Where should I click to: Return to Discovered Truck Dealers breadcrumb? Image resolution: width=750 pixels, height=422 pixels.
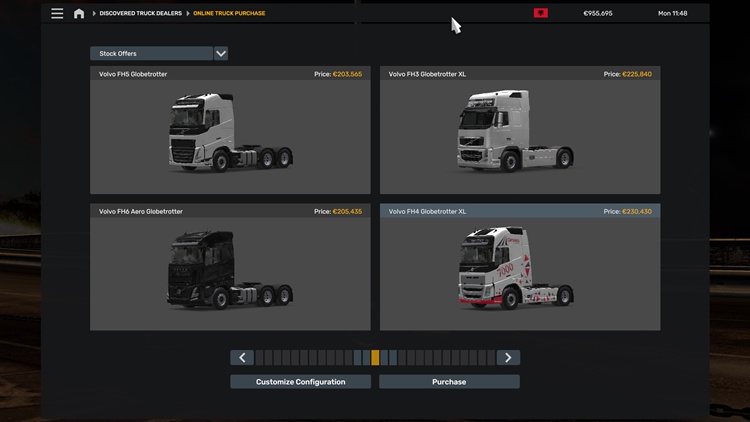click(142, 13)
